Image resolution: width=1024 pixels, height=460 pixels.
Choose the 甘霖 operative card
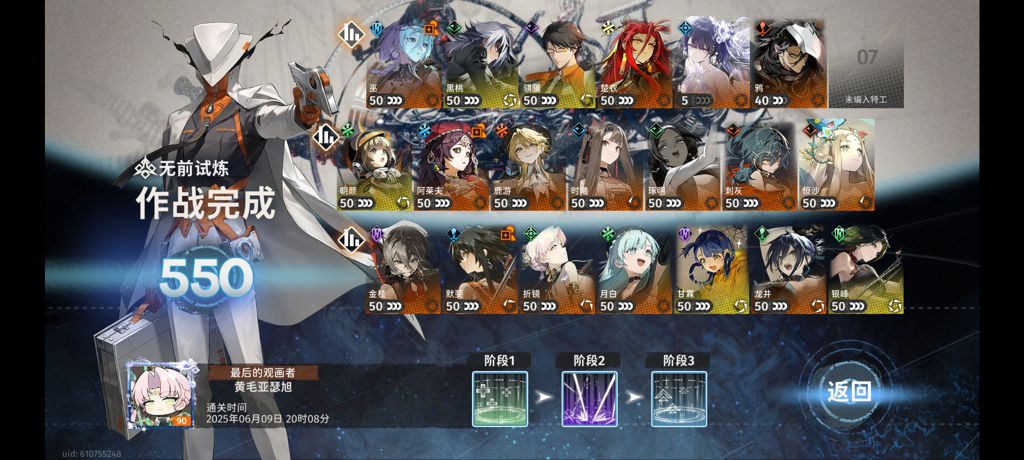click(x=713, y=270)
